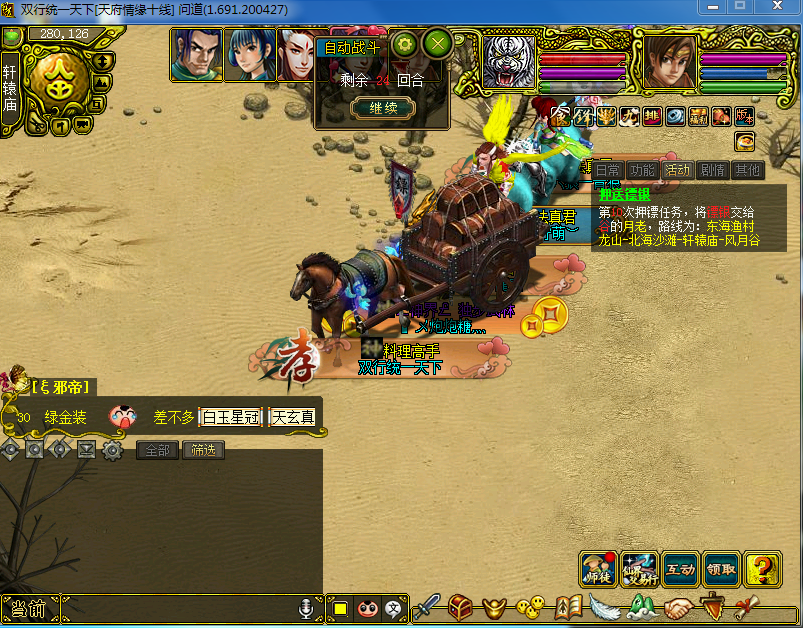This screenshot has height=628, width=803.
Task: Open the 师徒 master-apprentice button
Action: [x=599, y=569]
